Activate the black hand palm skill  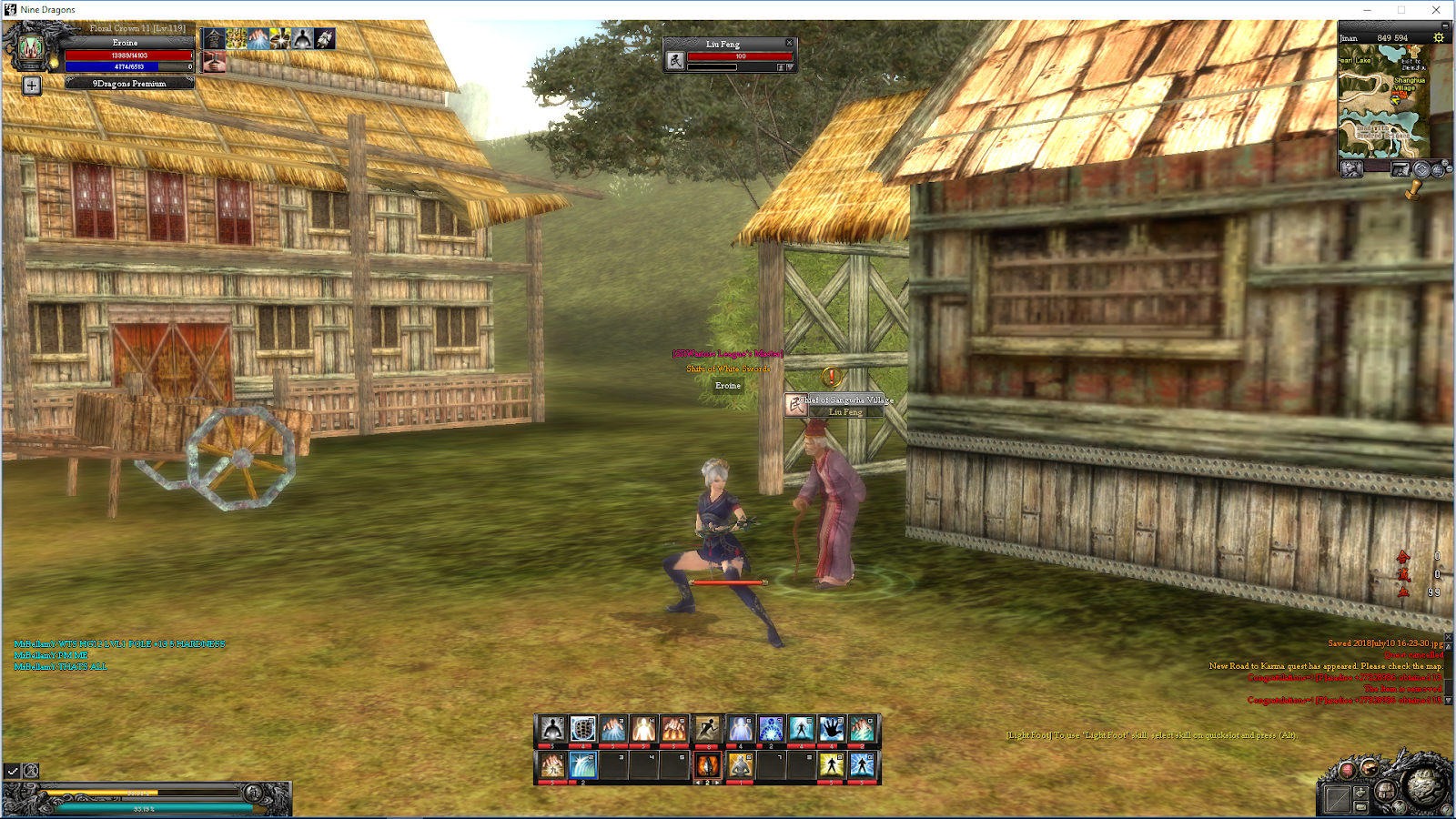(831, 729)
